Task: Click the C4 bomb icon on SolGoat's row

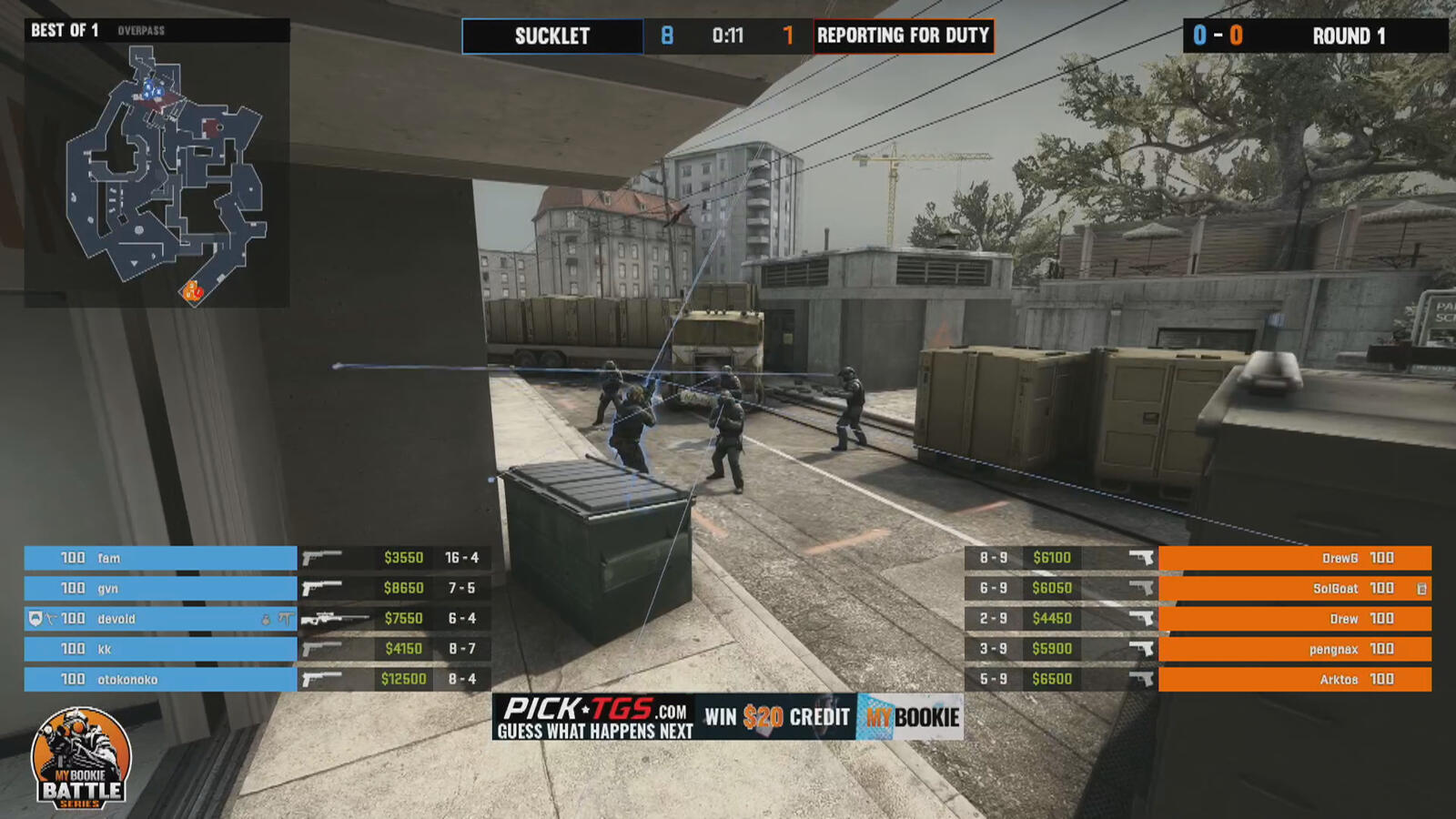Action: click(x=1421, y=589)
